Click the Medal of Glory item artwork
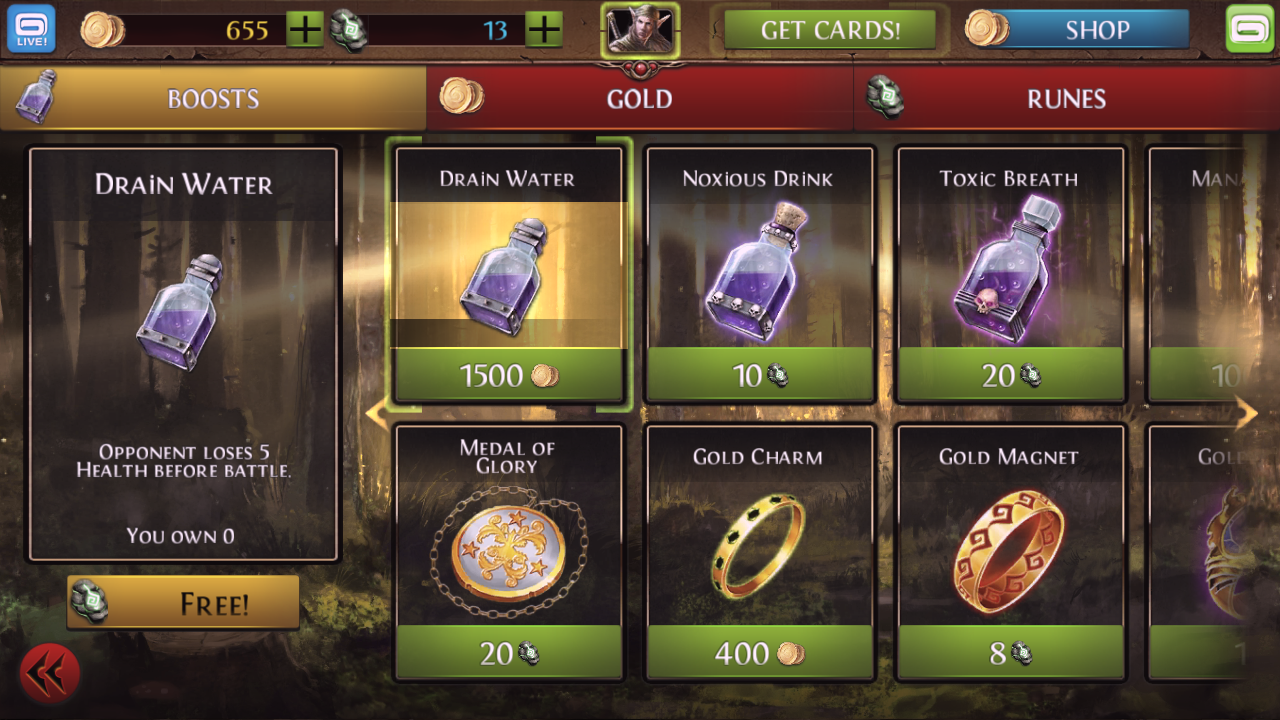This screenshot has height=720, width=1280. (x=509, y=550)
